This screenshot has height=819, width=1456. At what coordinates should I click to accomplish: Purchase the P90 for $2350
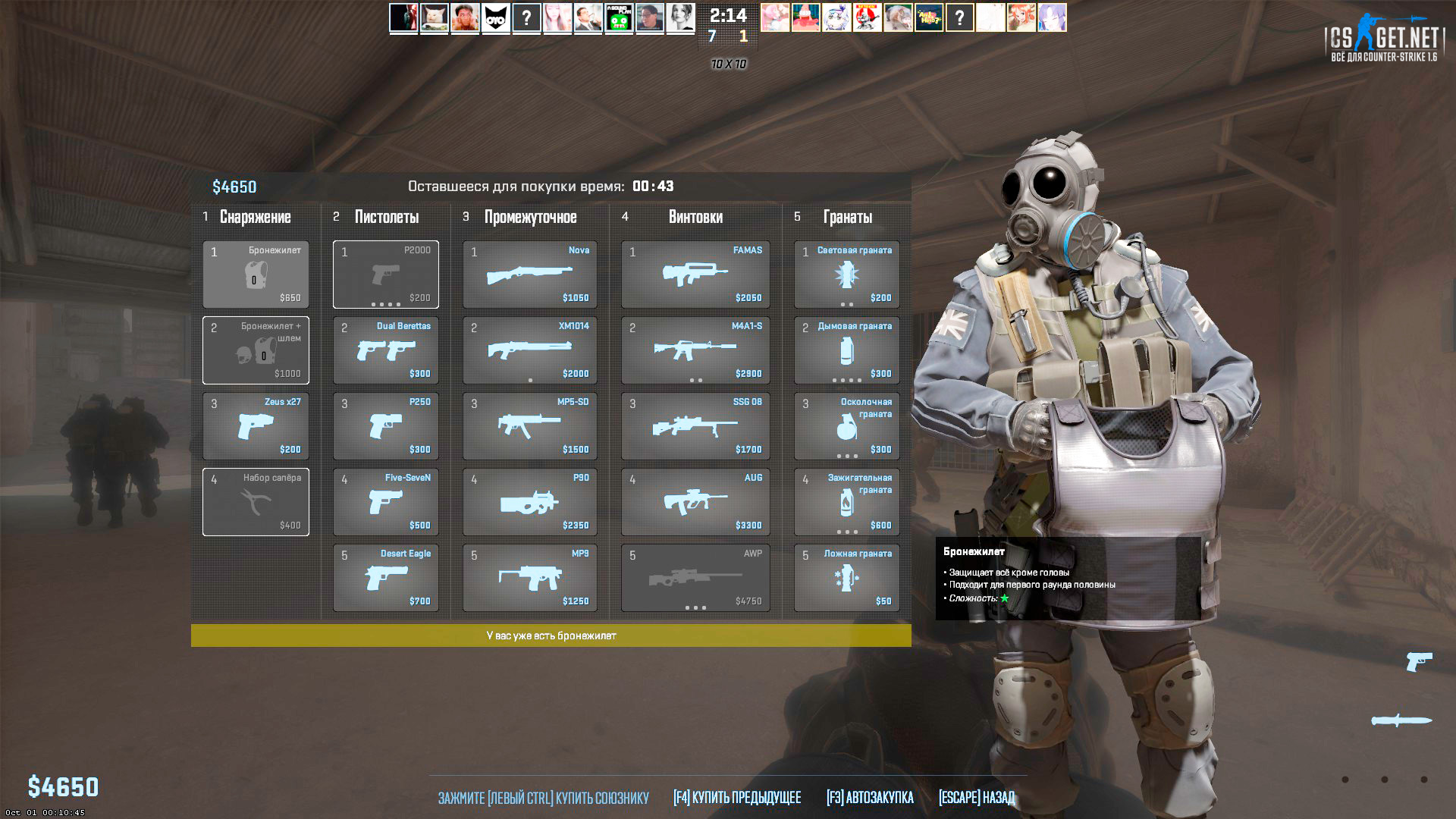(530, 502)
